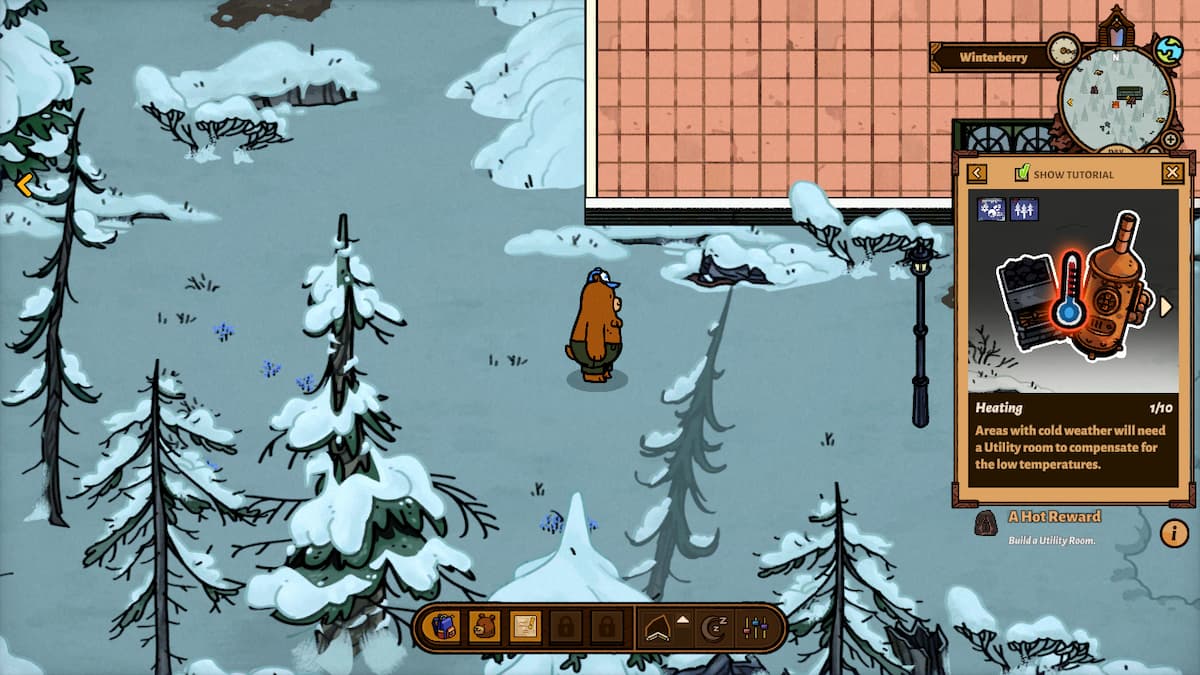The image size is (1200, 675).
Task: Click the circular minimap
Action: pos(1113,98)
